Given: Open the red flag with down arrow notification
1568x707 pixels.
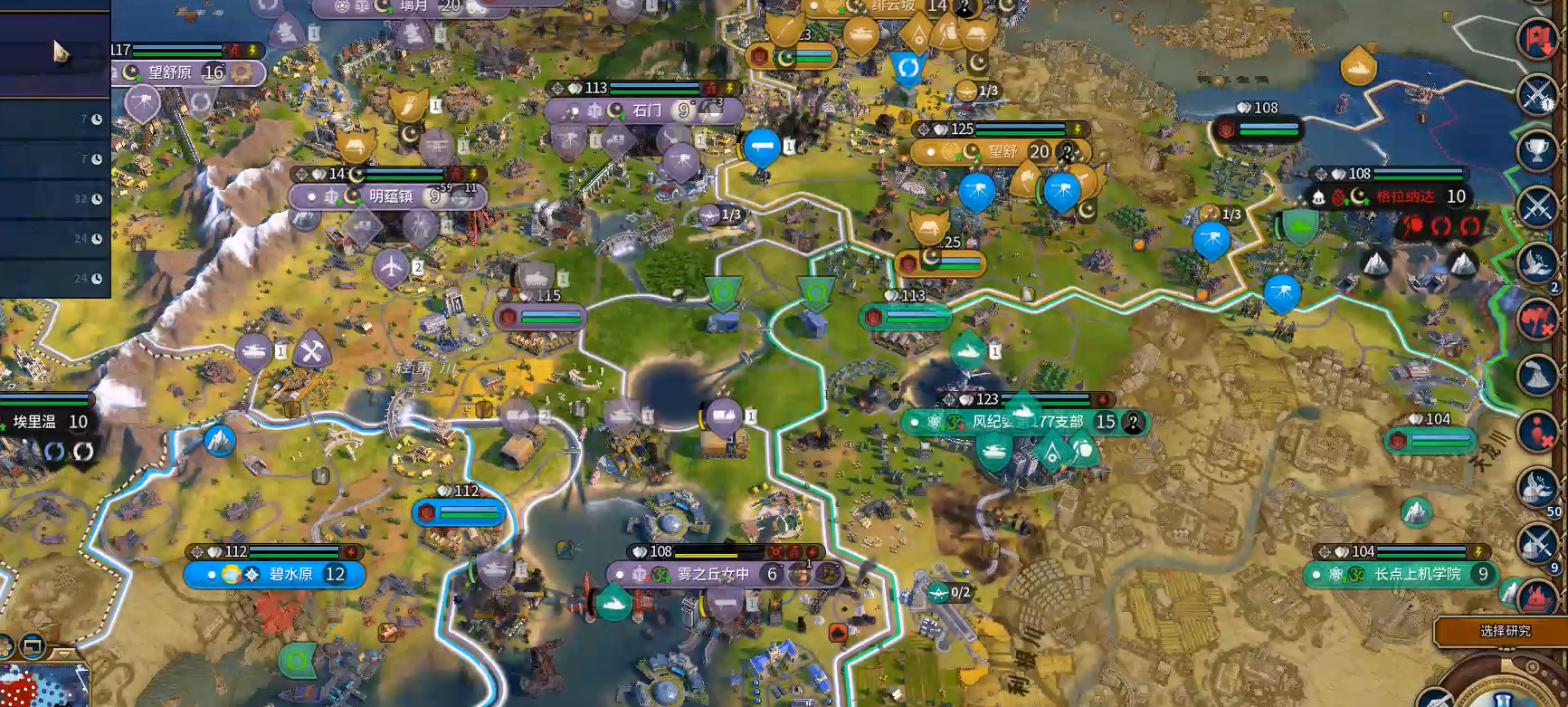Looking at the screenshot, I should point(1536,39).
